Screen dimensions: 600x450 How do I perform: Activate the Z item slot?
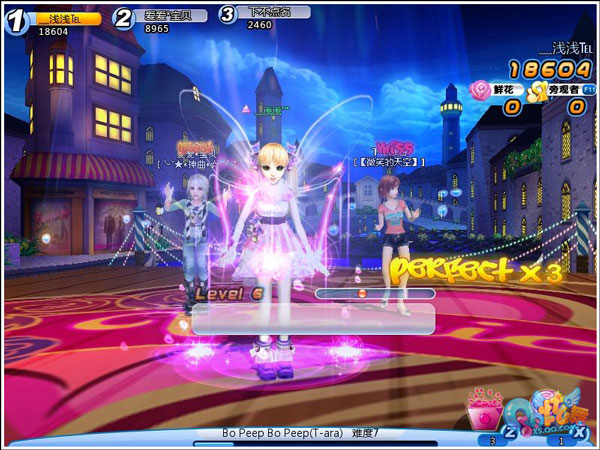pos(509,431)
